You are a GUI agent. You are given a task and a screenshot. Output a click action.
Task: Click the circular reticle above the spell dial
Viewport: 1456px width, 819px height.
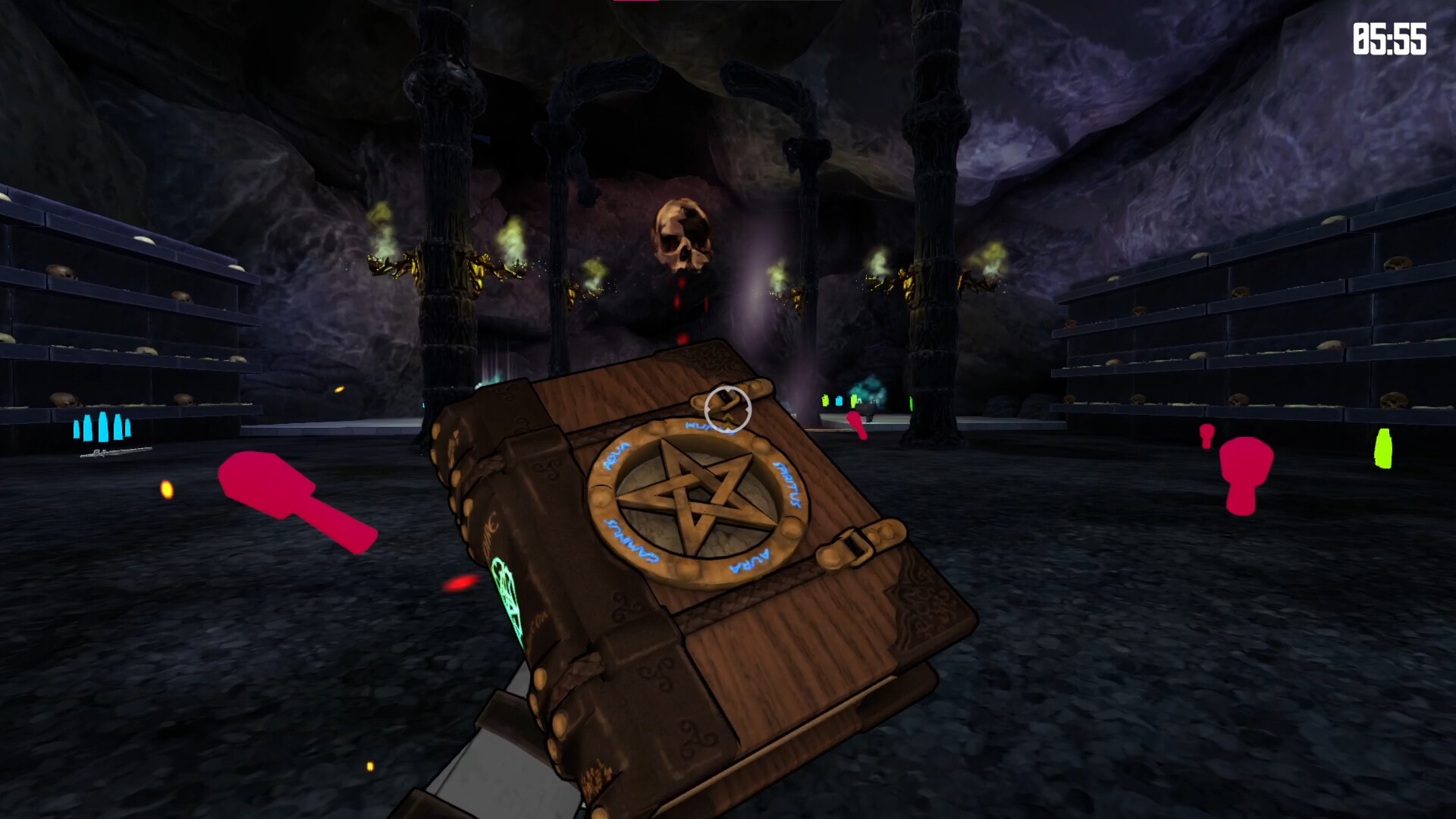[x=726, y=409]
